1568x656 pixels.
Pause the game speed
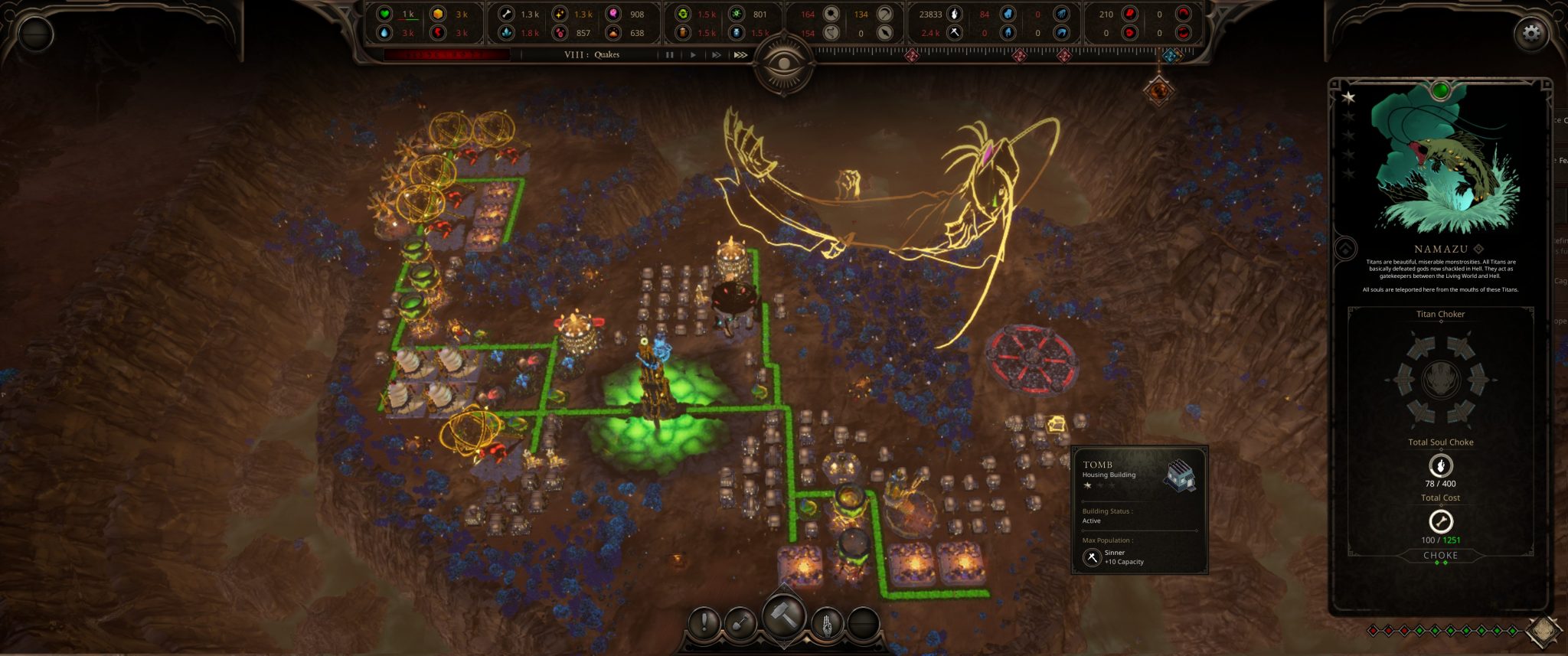tap(670, 55)
